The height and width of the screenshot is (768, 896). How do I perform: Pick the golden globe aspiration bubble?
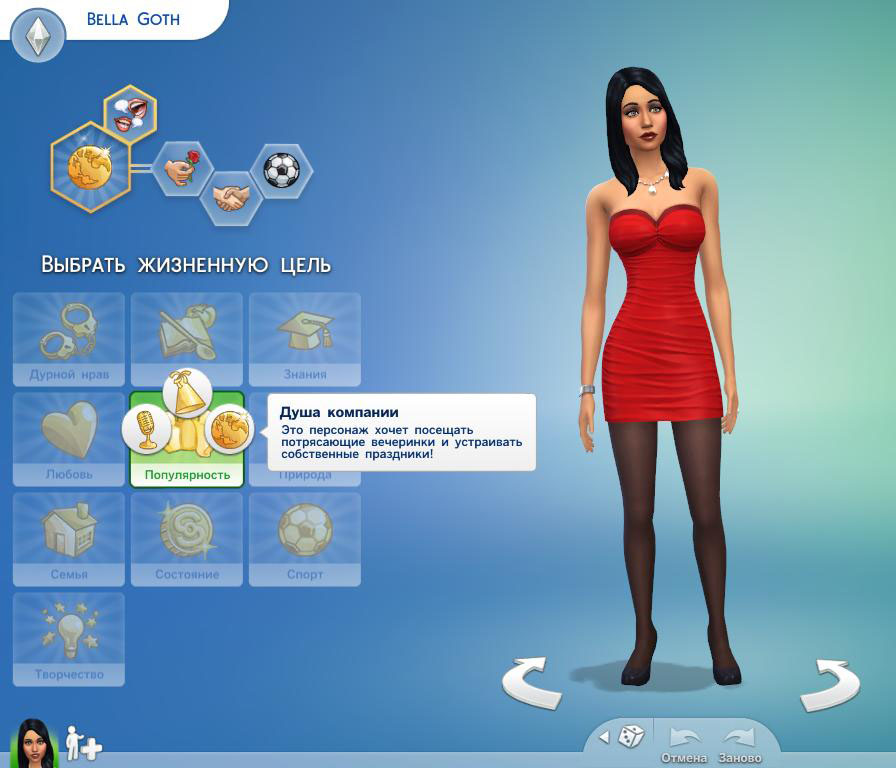click(x=229, y=429)
